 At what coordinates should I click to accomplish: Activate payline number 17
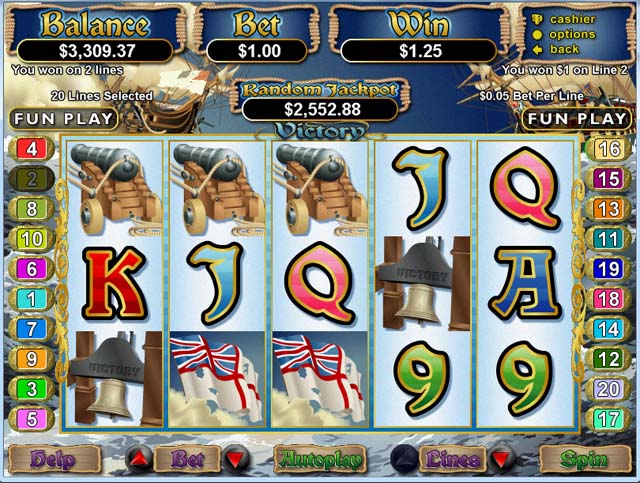(609, 418)
